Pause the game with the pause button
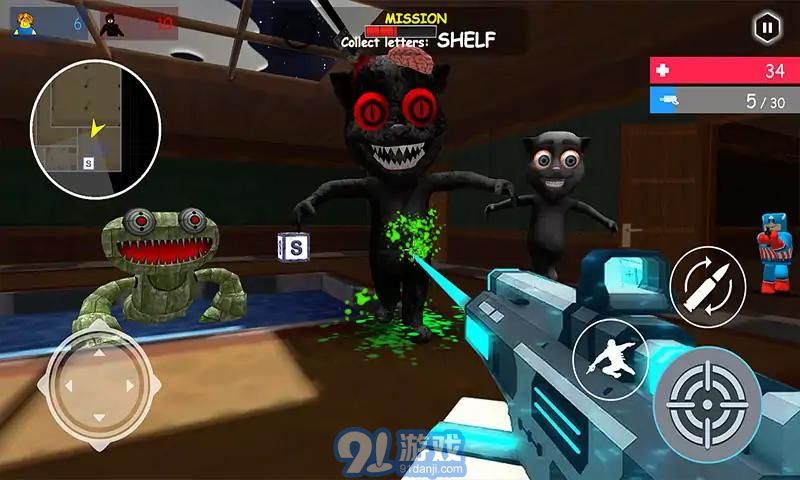The width and height of the screenshot is (800, 480). (766, 27)
